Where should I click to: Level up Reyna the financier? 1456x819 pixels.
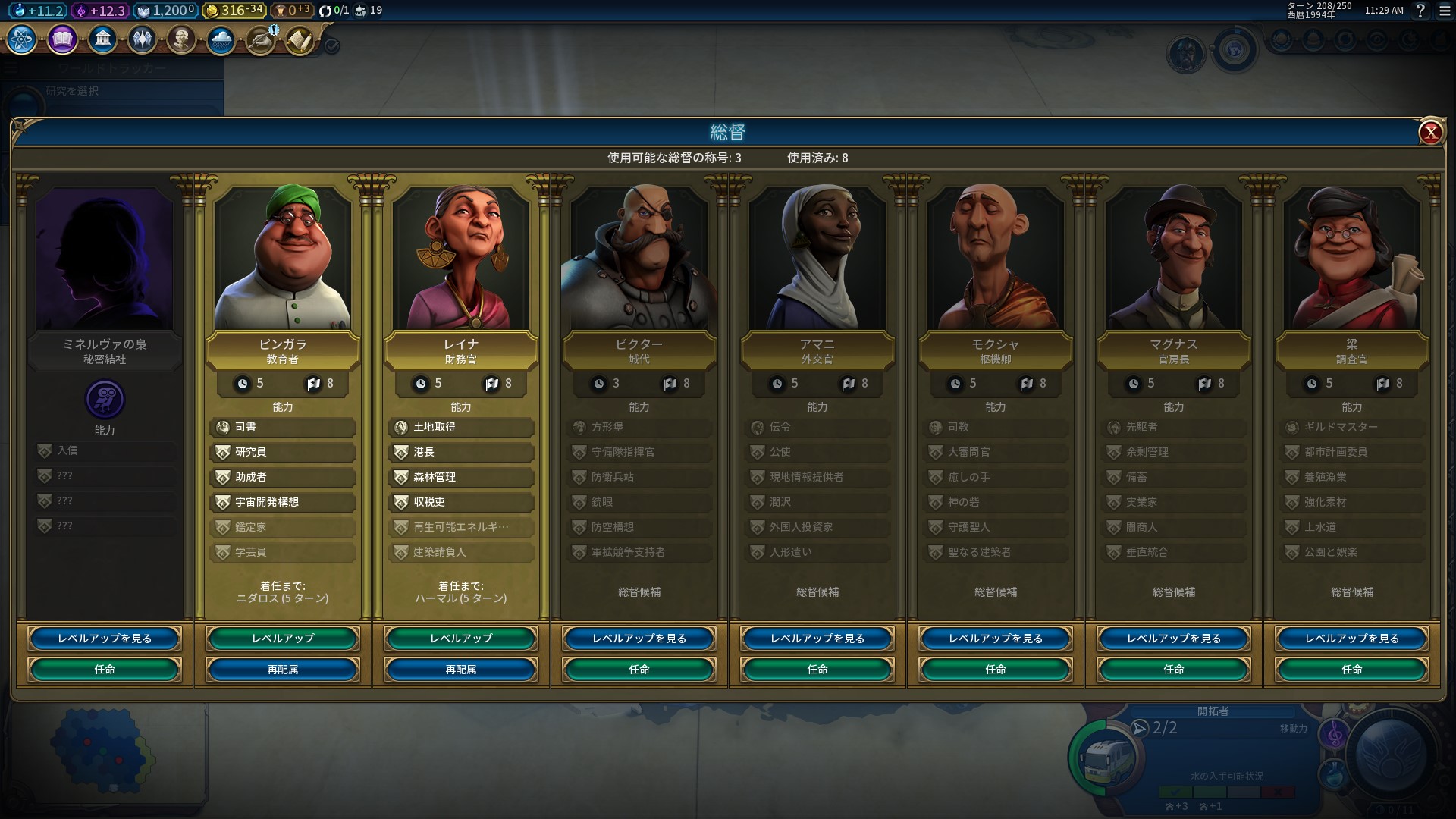461,639
